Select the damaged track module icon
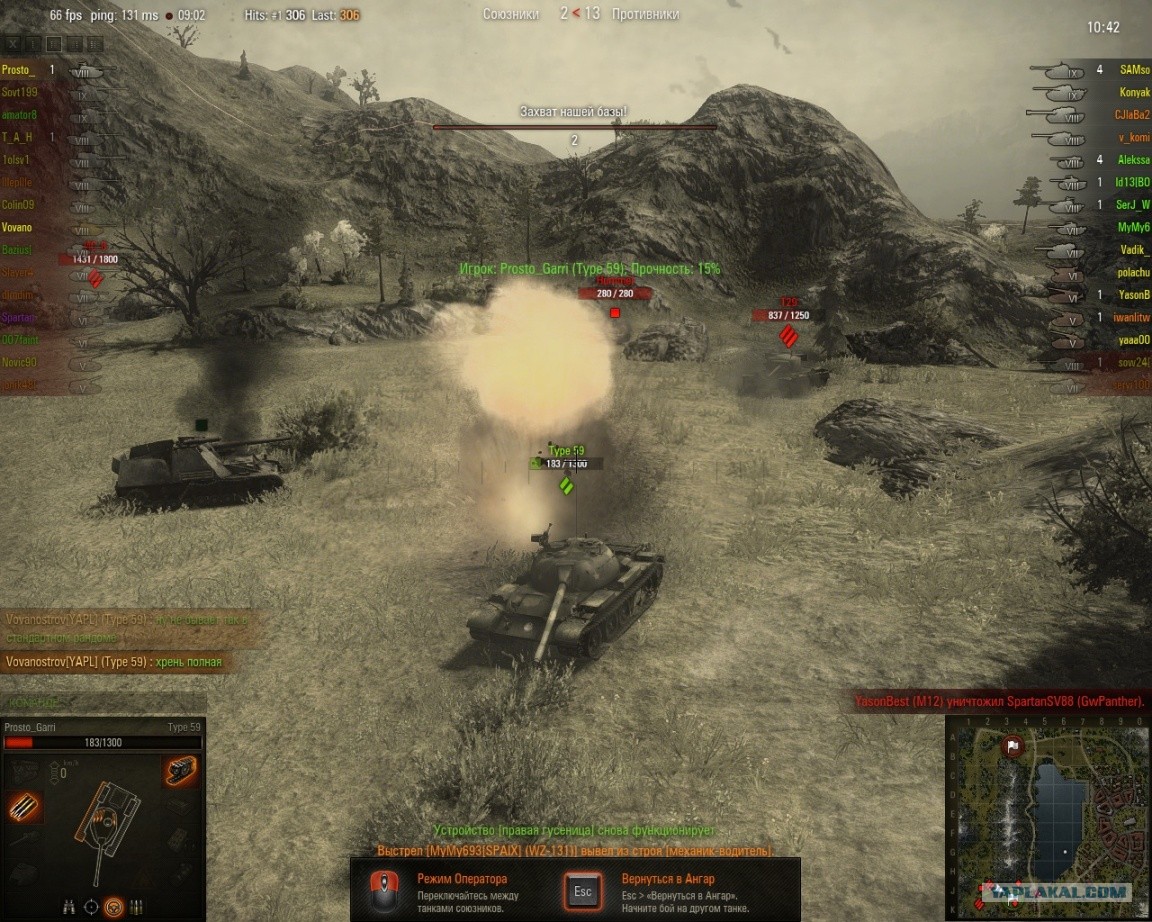This screenshot has width=1152, height=922. [x=180, y=771]
